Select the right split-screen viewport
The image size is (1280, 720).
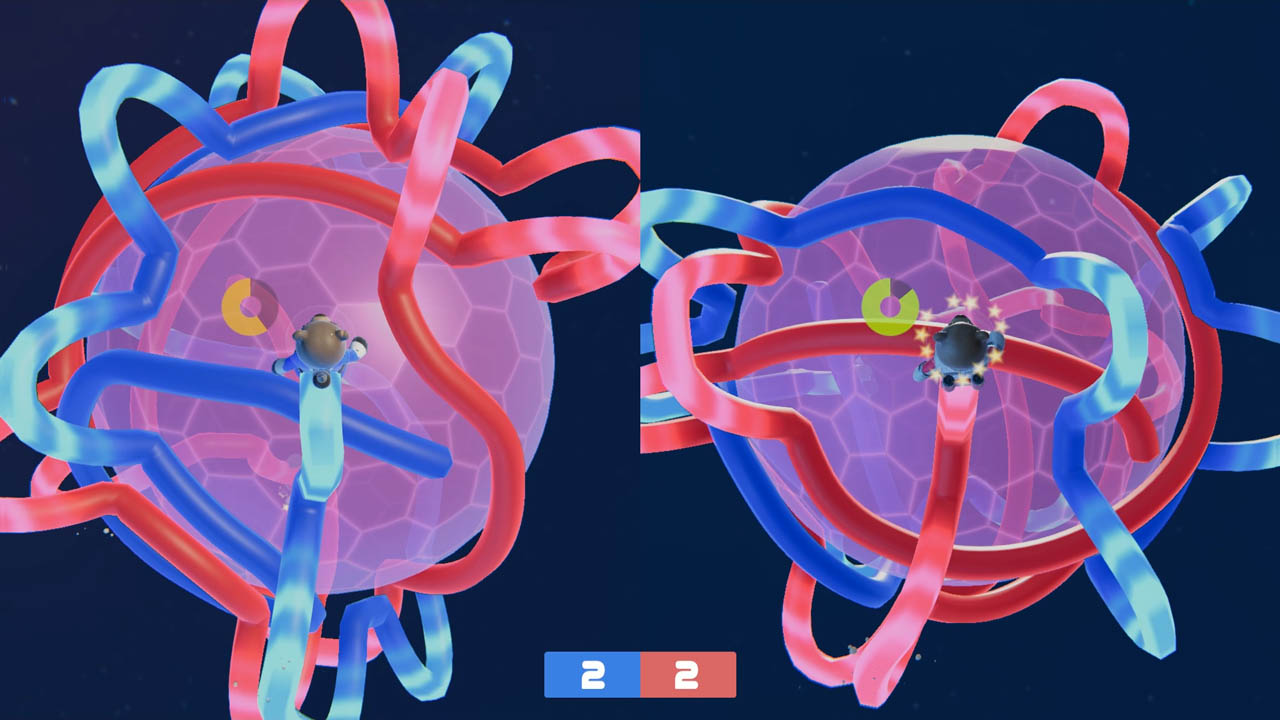960,360
